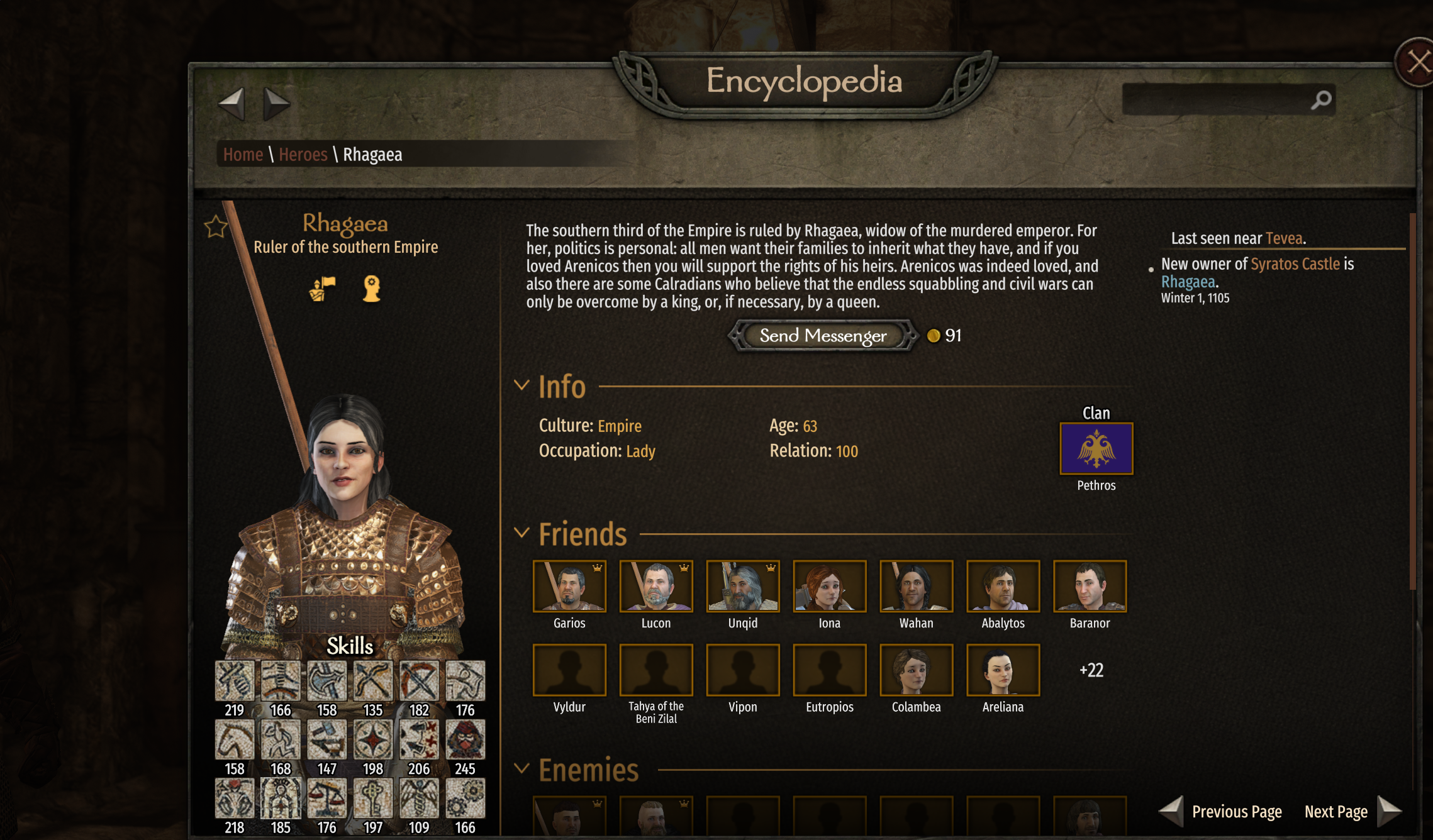This screenshot has height=840, width=1433.
Task: Click the Encyclopedia search field
Action: click(1217, 99)
